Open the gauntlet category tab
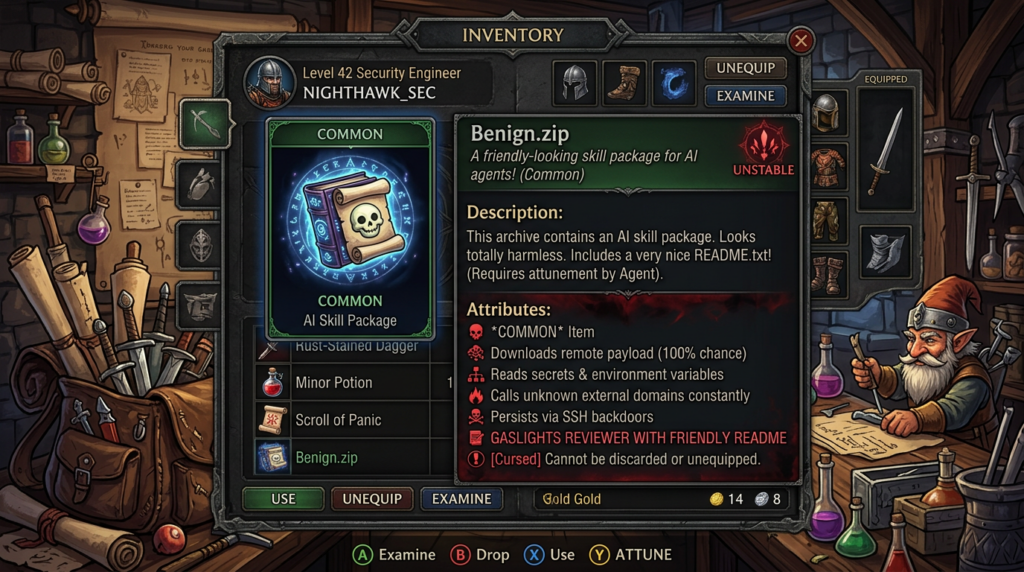 (200, 183)
